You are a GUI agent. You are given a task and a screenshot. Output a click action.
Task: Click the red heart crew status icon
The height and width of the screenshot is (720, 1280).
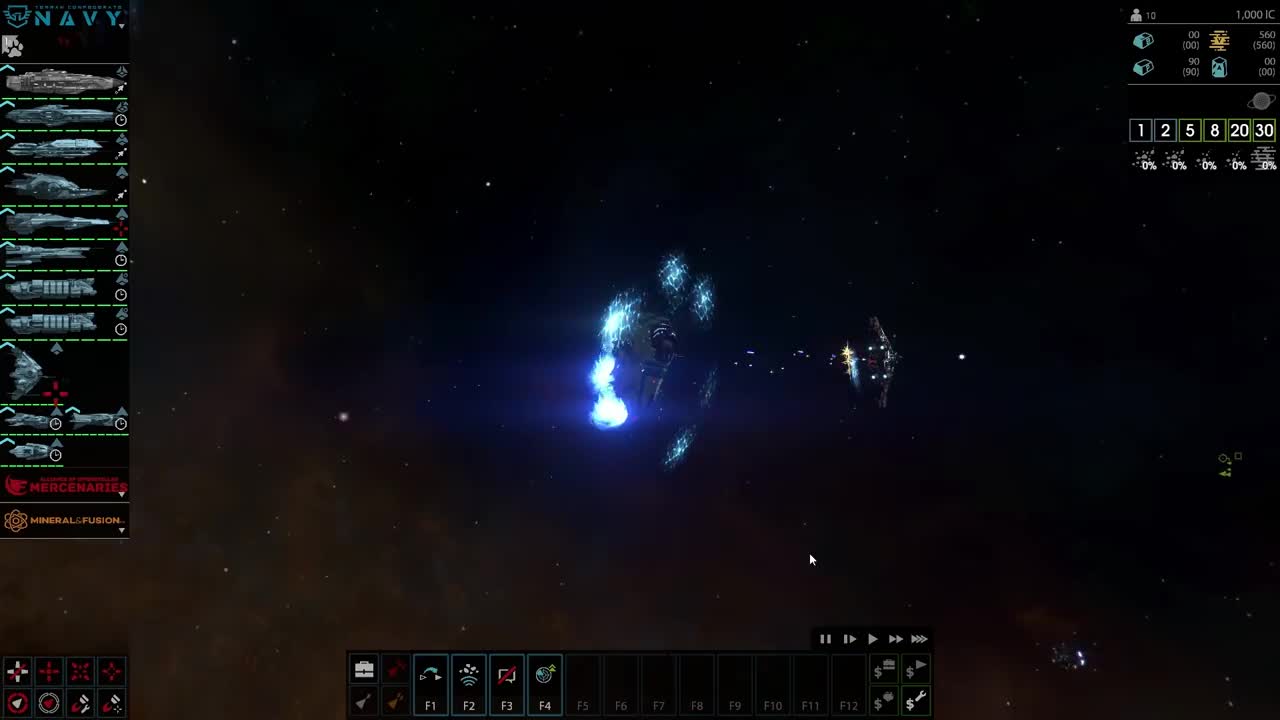pos(48,703)
